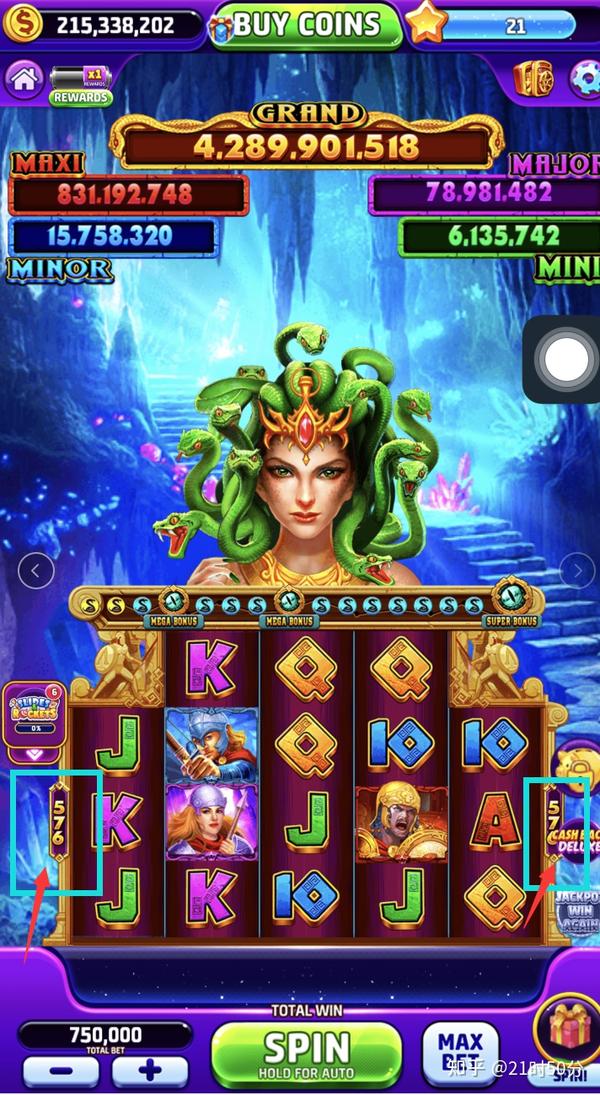Go to the home lobby
Screen dimensions: 600x1095
point(23,79)
